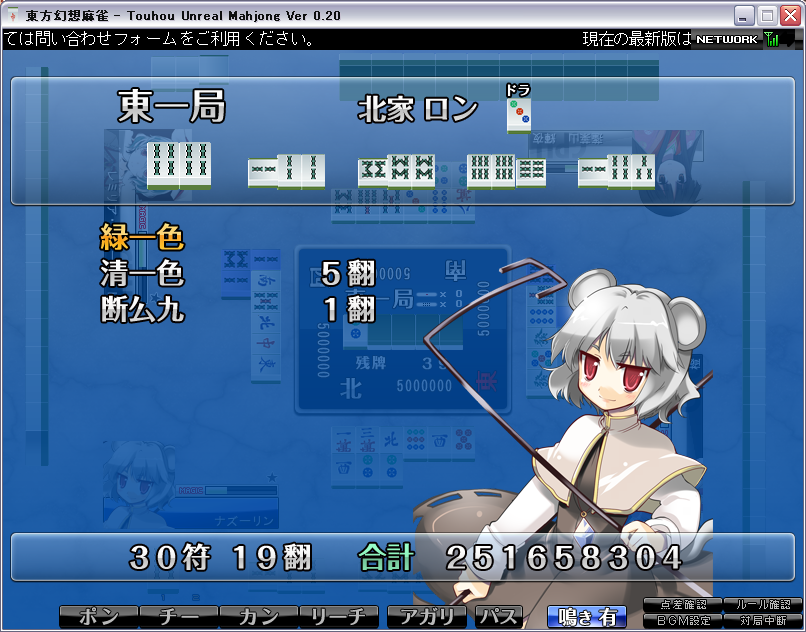The image size is (806, 632).
Task: Click the パス (Pass) button
Action: point(498,617)
